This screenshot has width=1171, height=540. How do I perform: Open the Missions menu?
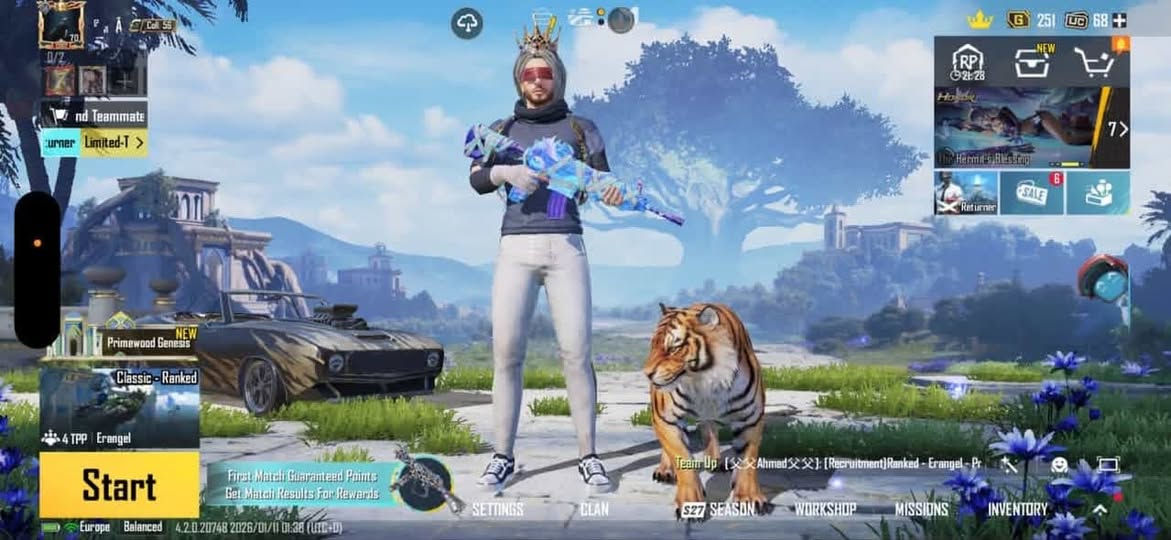pos(921,509)
